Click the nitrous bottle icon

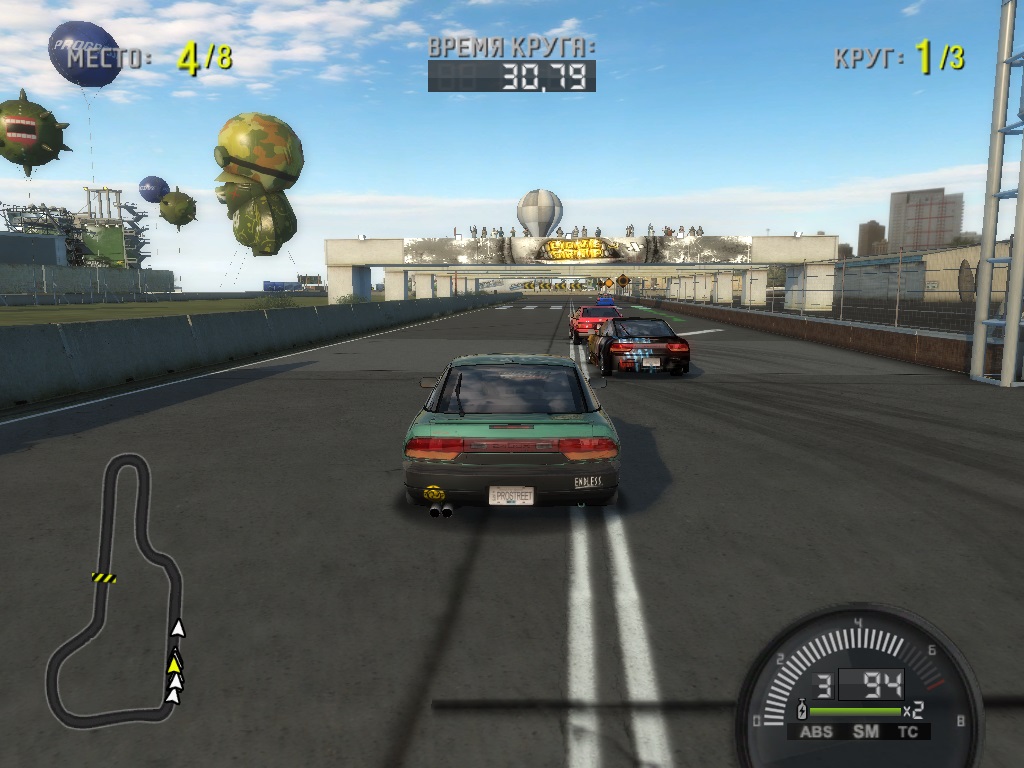[800, 711]
